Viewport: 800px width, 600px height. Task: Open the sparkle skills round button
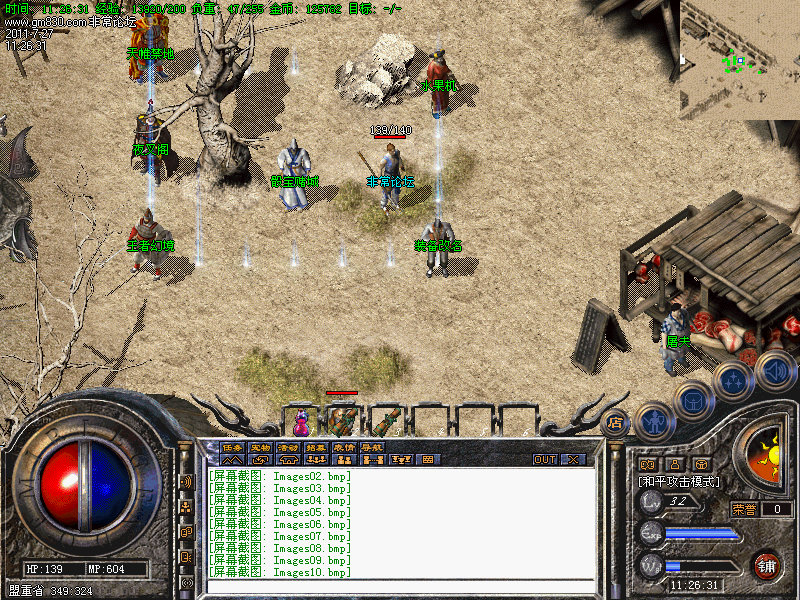click(x=735, y=381)
